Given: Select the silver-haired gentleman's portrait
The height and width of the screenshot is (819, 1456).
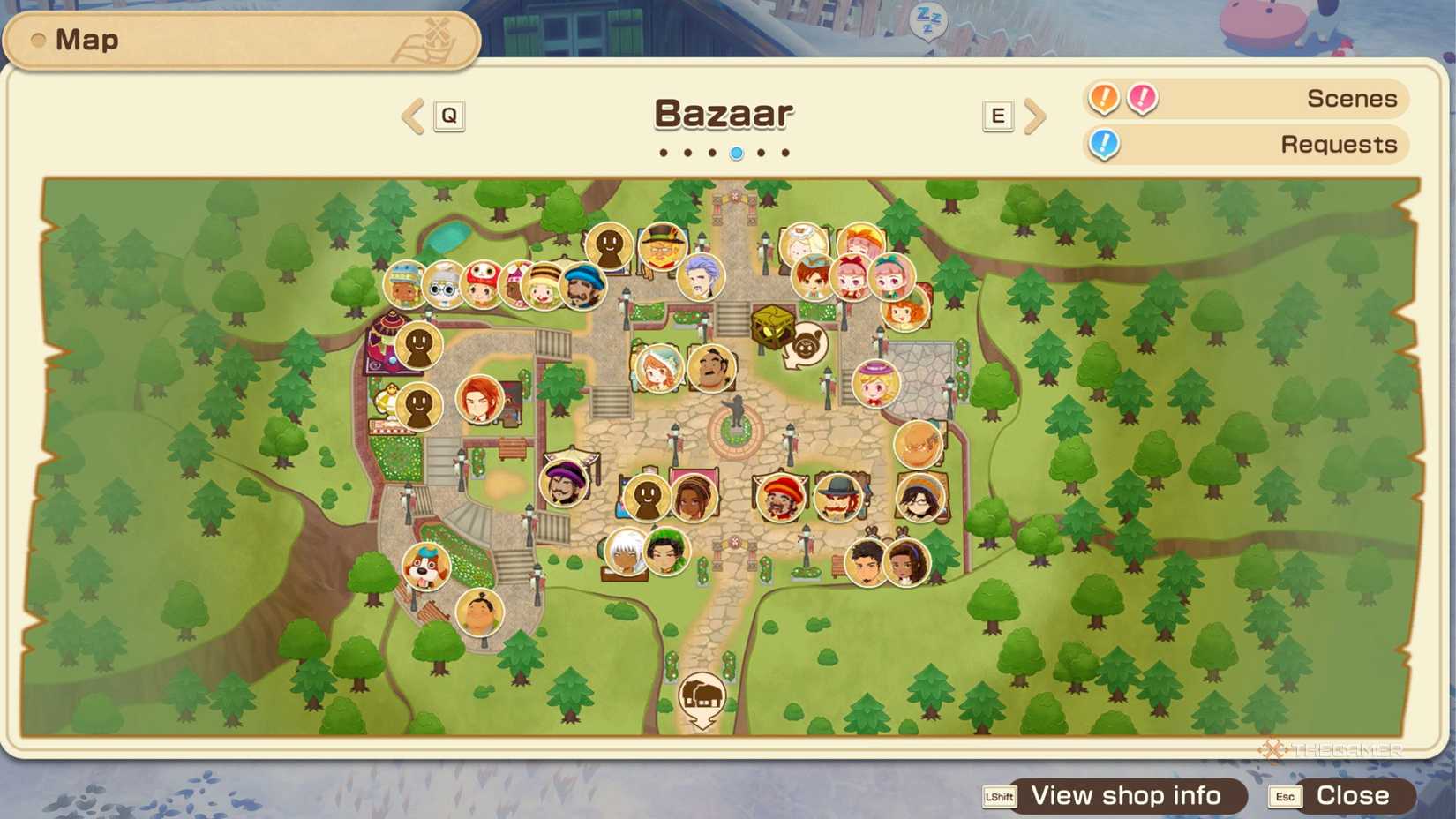Looking at the screenshot, I should [702, 277].
